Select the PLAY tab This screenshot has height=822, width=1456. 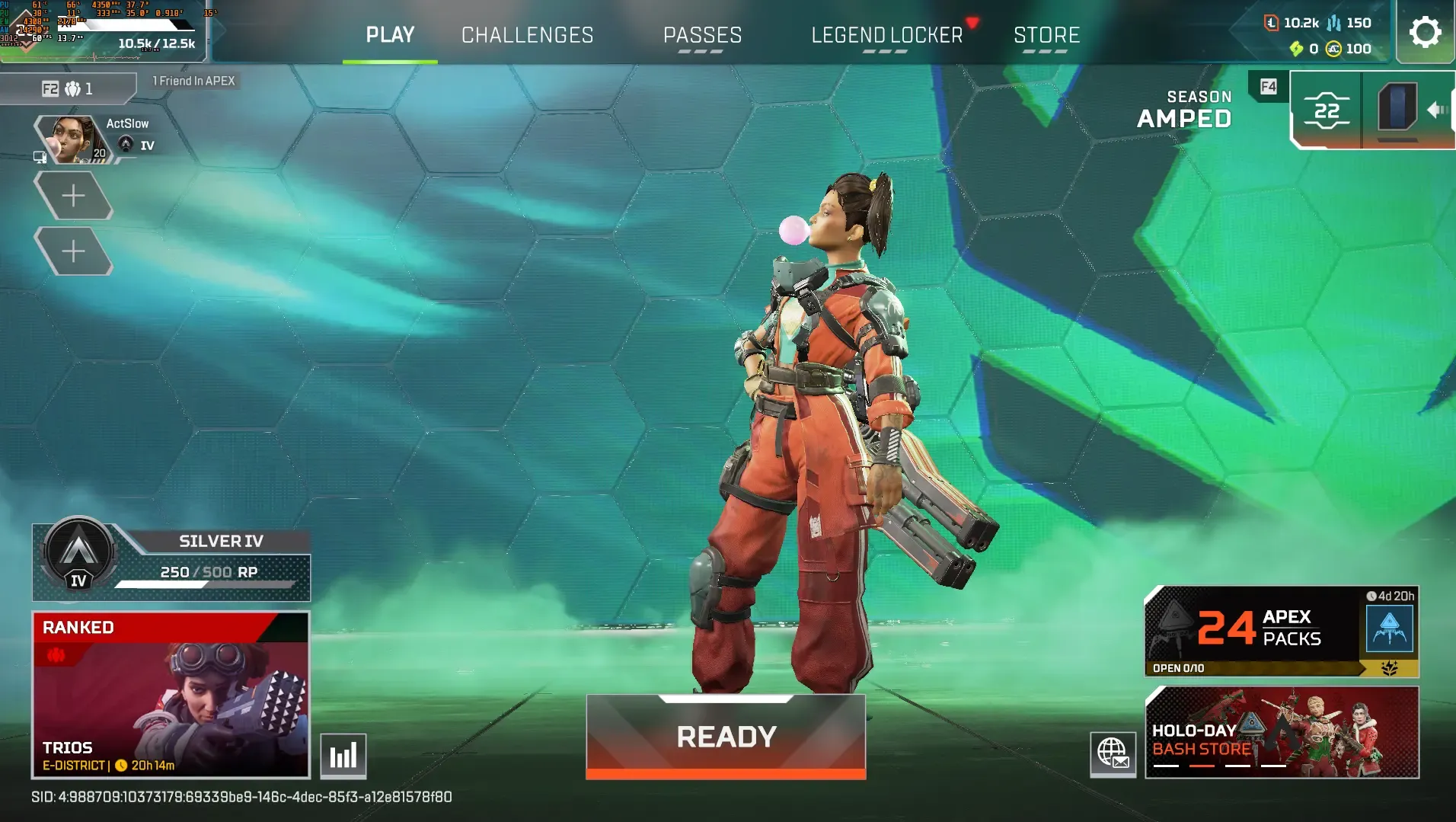coord(389,34)
